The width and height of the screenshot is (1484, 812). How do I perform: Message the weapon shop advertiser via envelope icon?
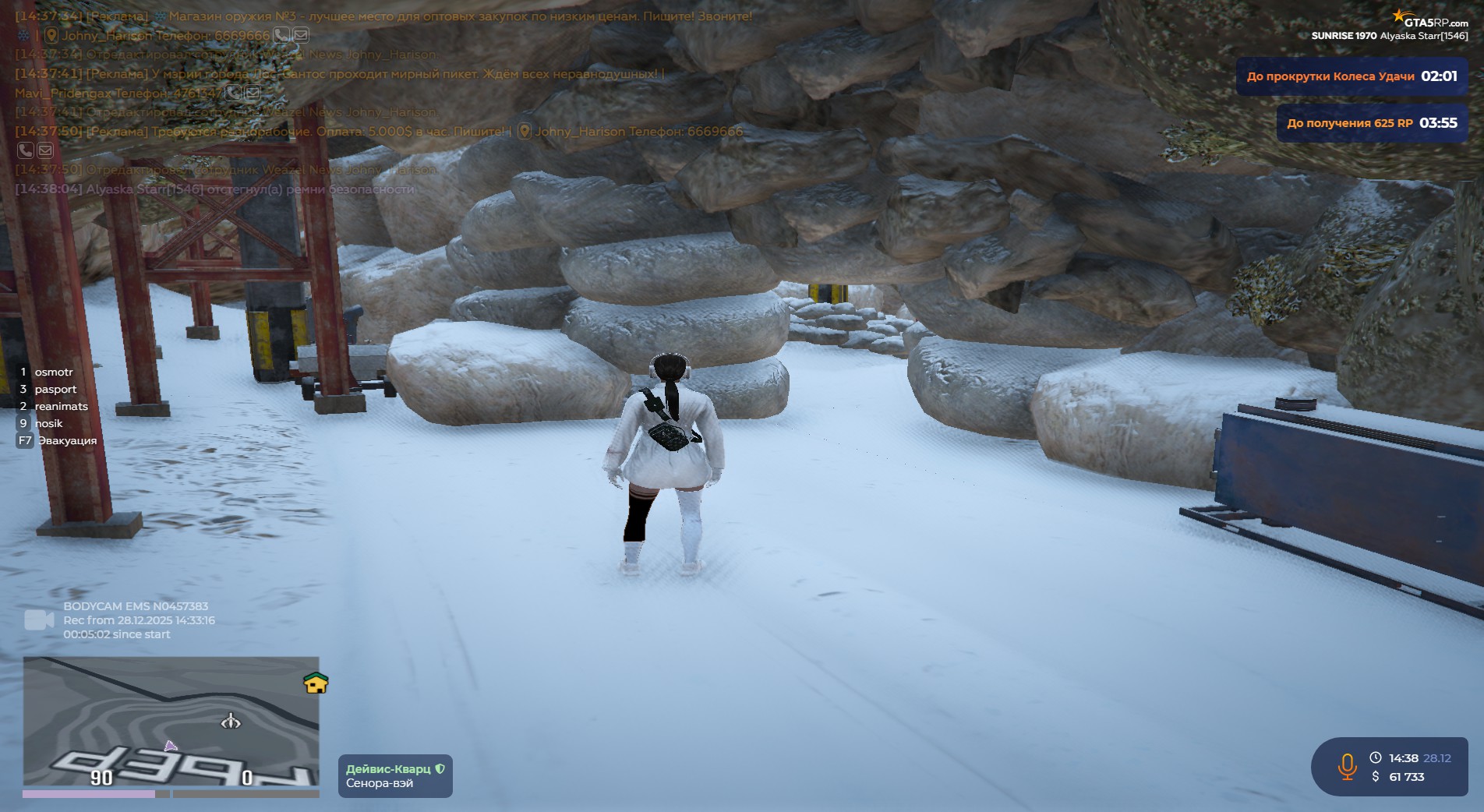click(x=300, y=35)
